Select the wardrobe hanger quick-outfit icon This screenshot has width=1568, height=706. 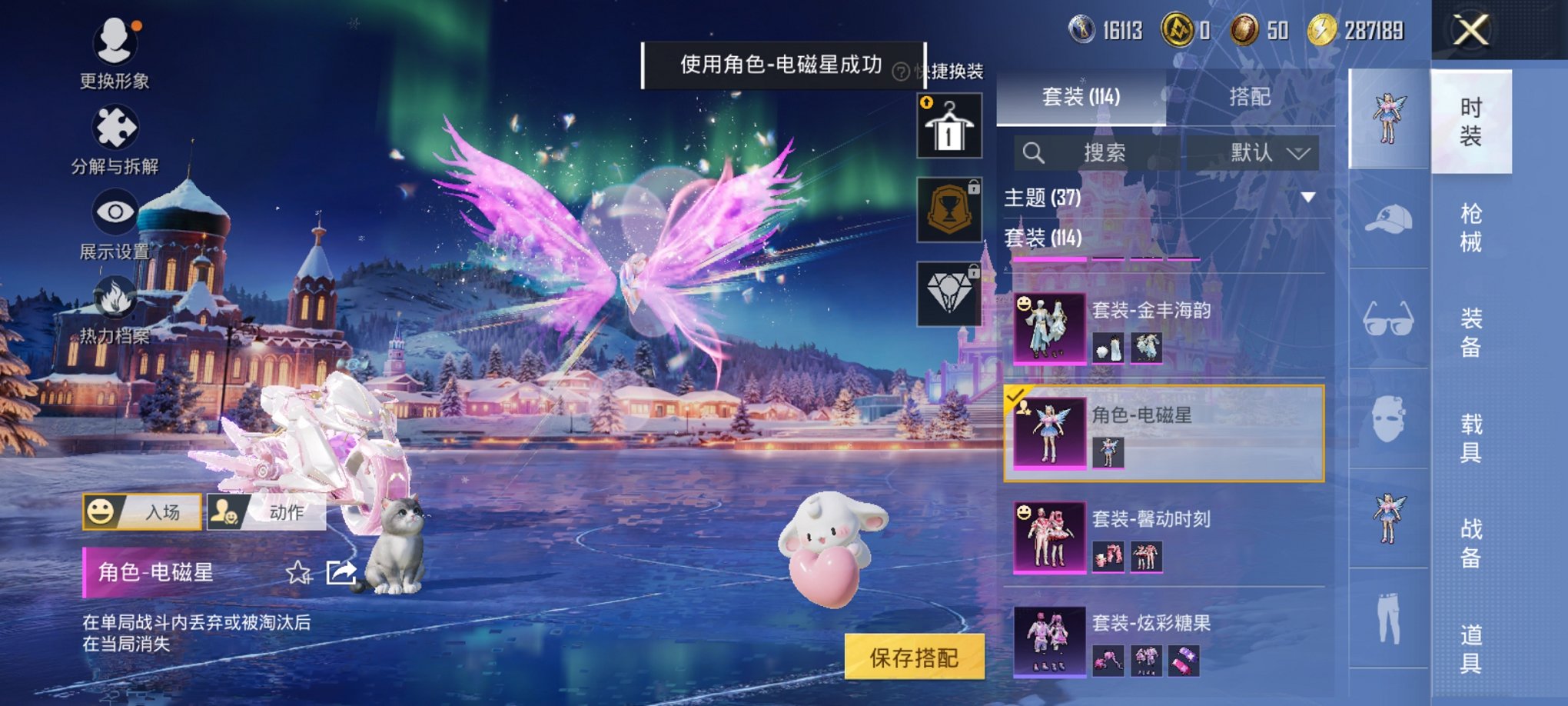click(x=950, y=125)
